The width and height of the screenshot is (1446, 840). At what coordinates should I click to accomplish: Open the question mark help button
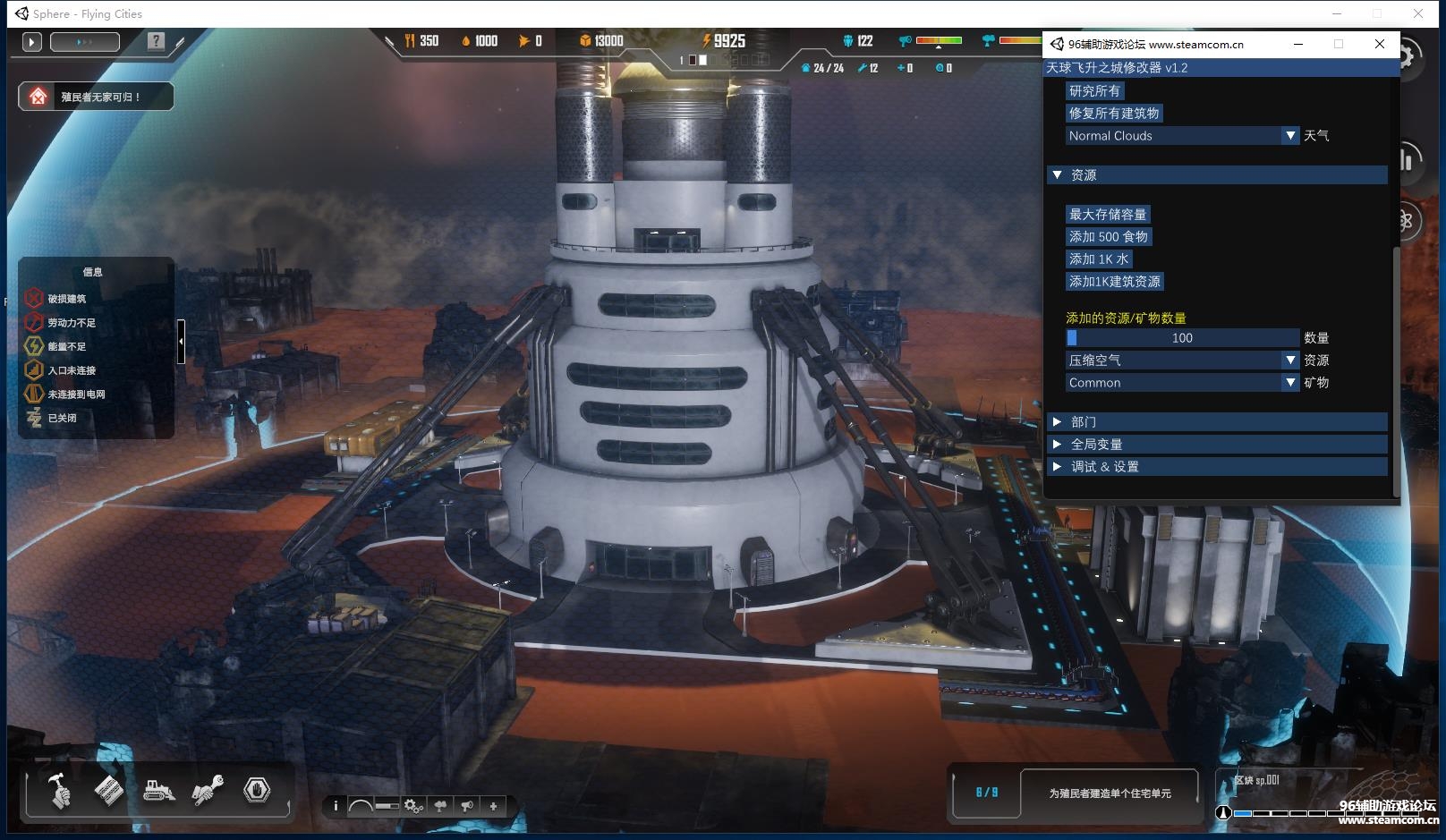pos(156,41)
